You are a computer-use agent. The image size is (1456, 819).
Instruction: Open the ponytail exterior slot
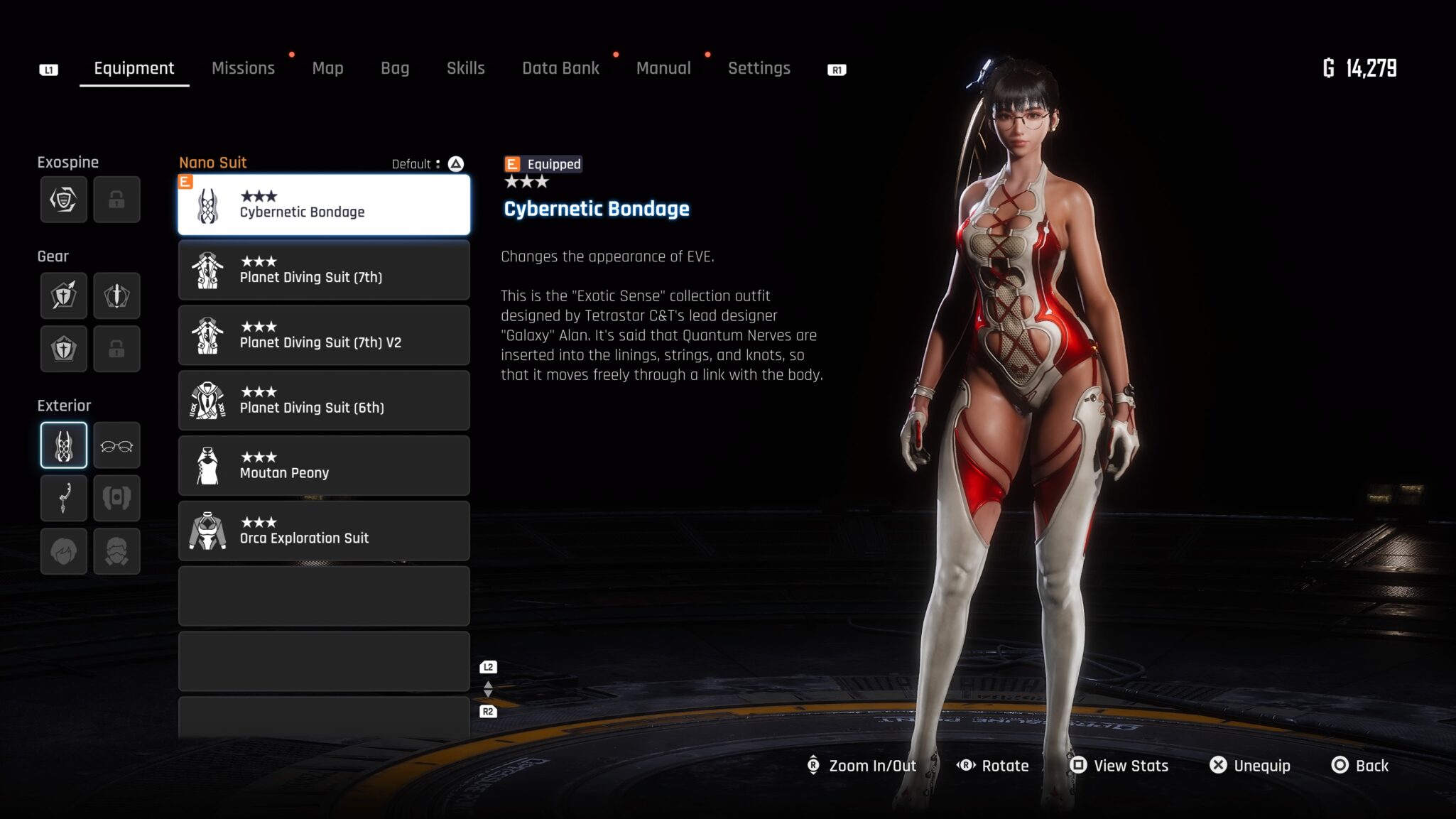64,499
